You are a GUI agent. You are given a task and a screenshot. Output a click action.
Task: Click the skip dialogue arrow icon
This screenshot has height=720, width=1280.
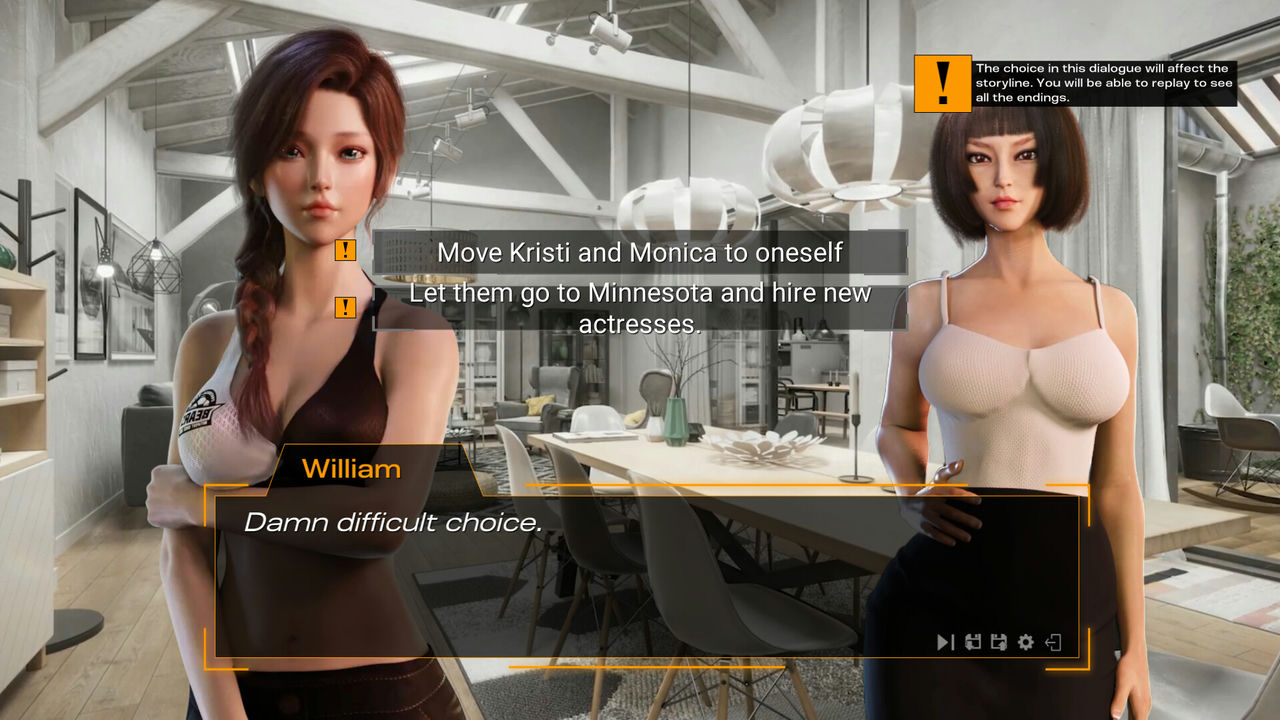[945, 642]
